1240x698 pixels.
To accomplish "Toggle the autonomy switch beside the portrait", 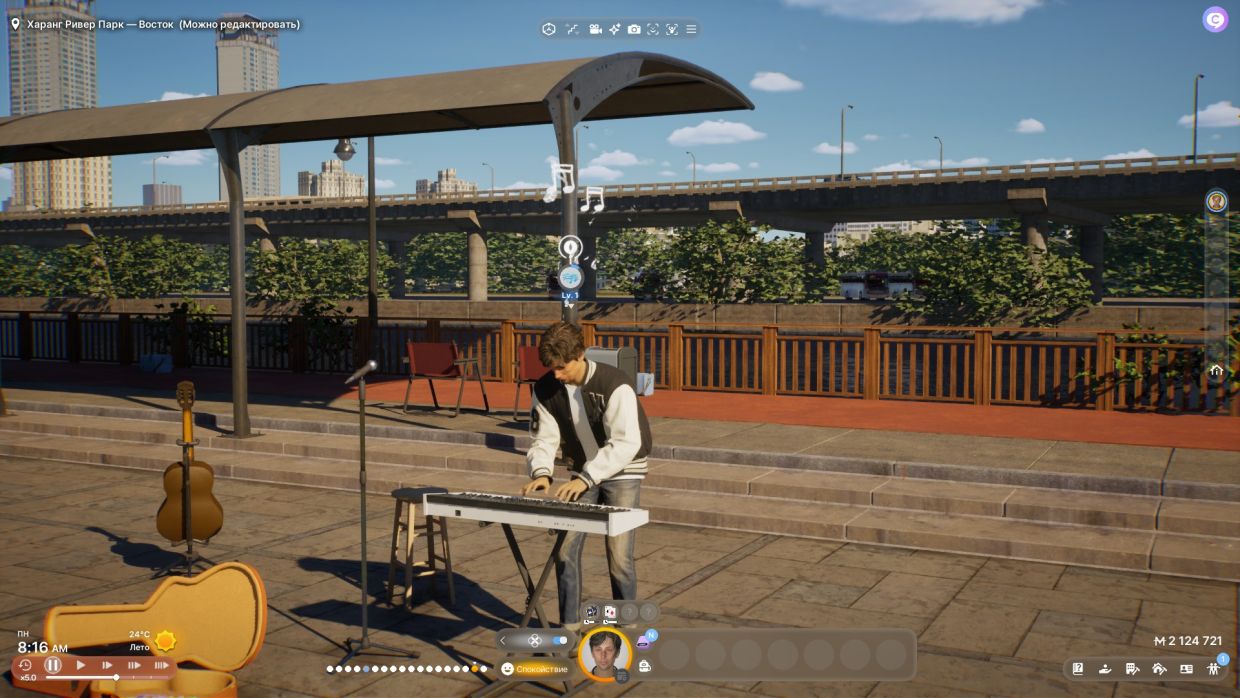I will coord(559,640).
